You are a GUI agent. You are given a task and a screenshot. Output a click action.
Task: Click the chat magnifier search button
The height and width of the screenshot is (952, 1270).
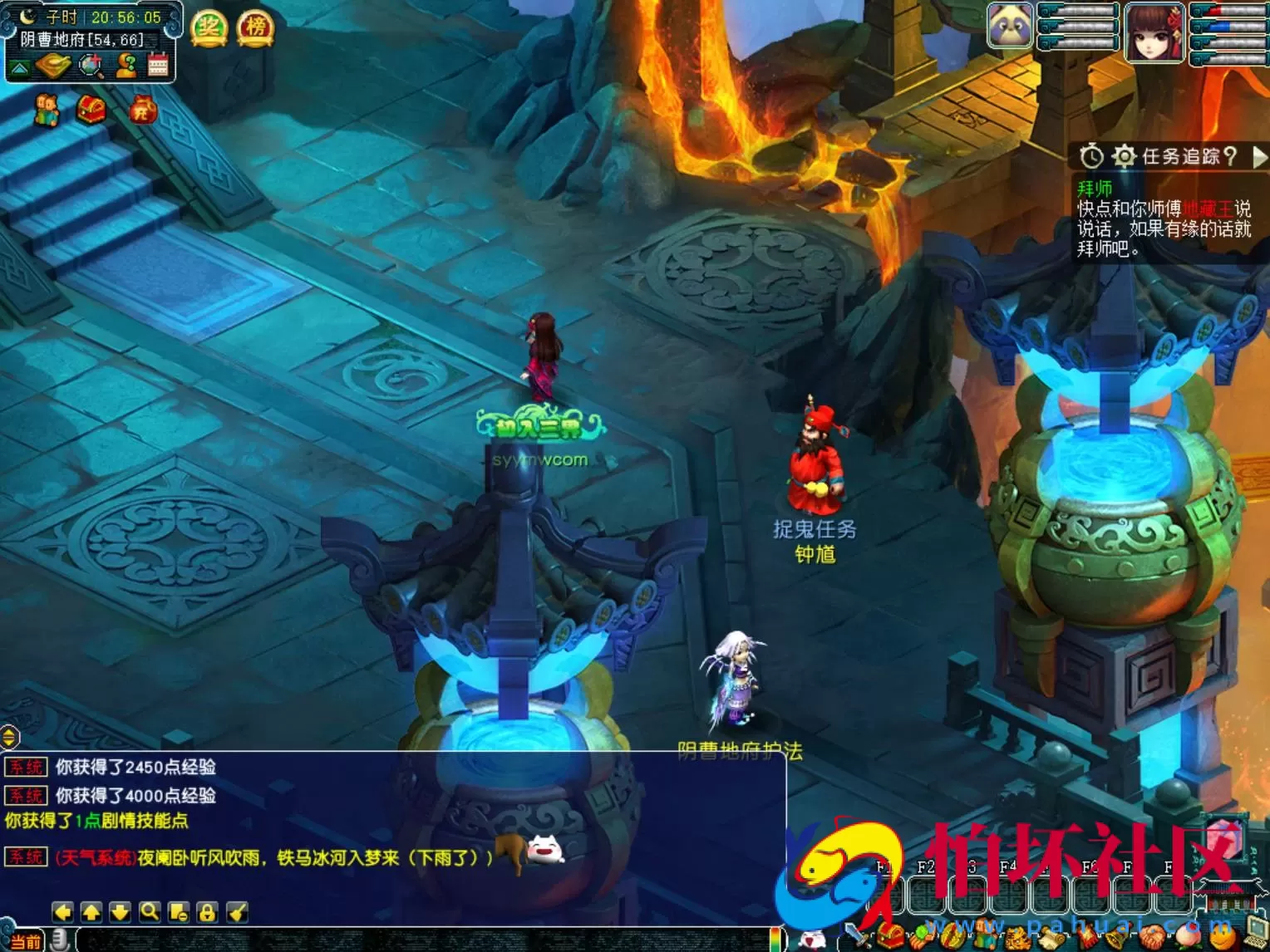tap(150, 912)
